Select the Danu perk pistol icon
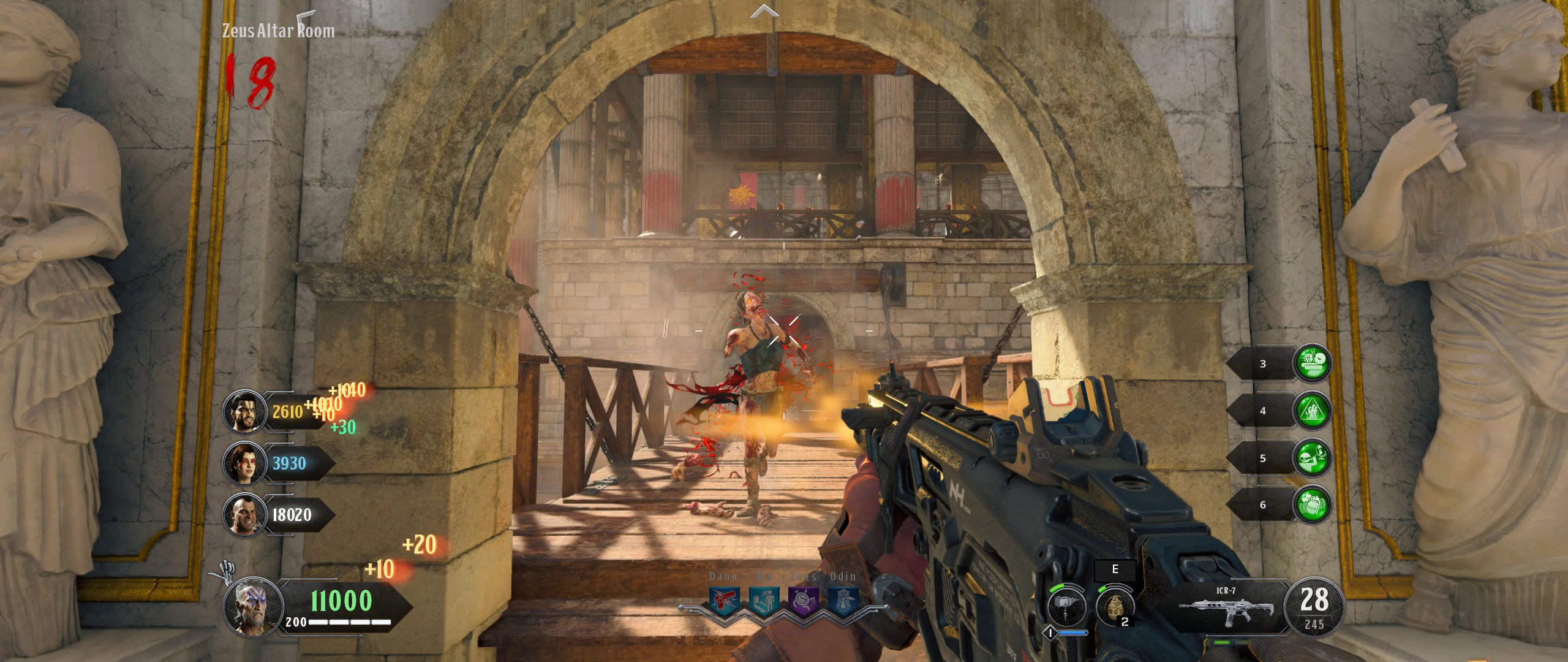Viewport: 1568px width, 662px height. click(724, 601)
